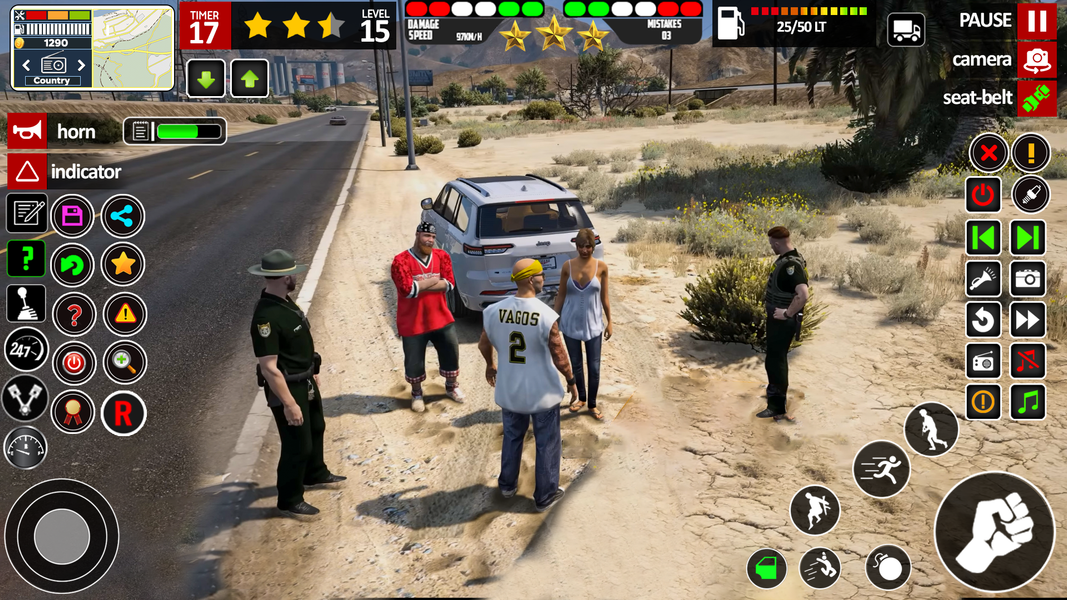Open the share icon

[x=123, y=215]
